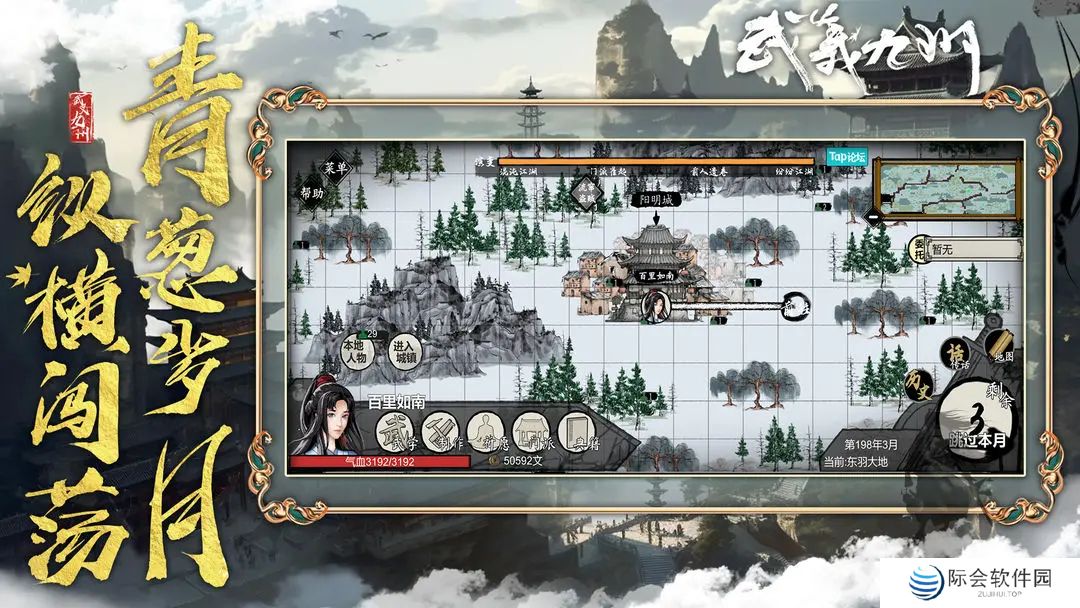Select the meditating figure icon
This screenshot has height=608, width=1080.
tap(485, 431)
